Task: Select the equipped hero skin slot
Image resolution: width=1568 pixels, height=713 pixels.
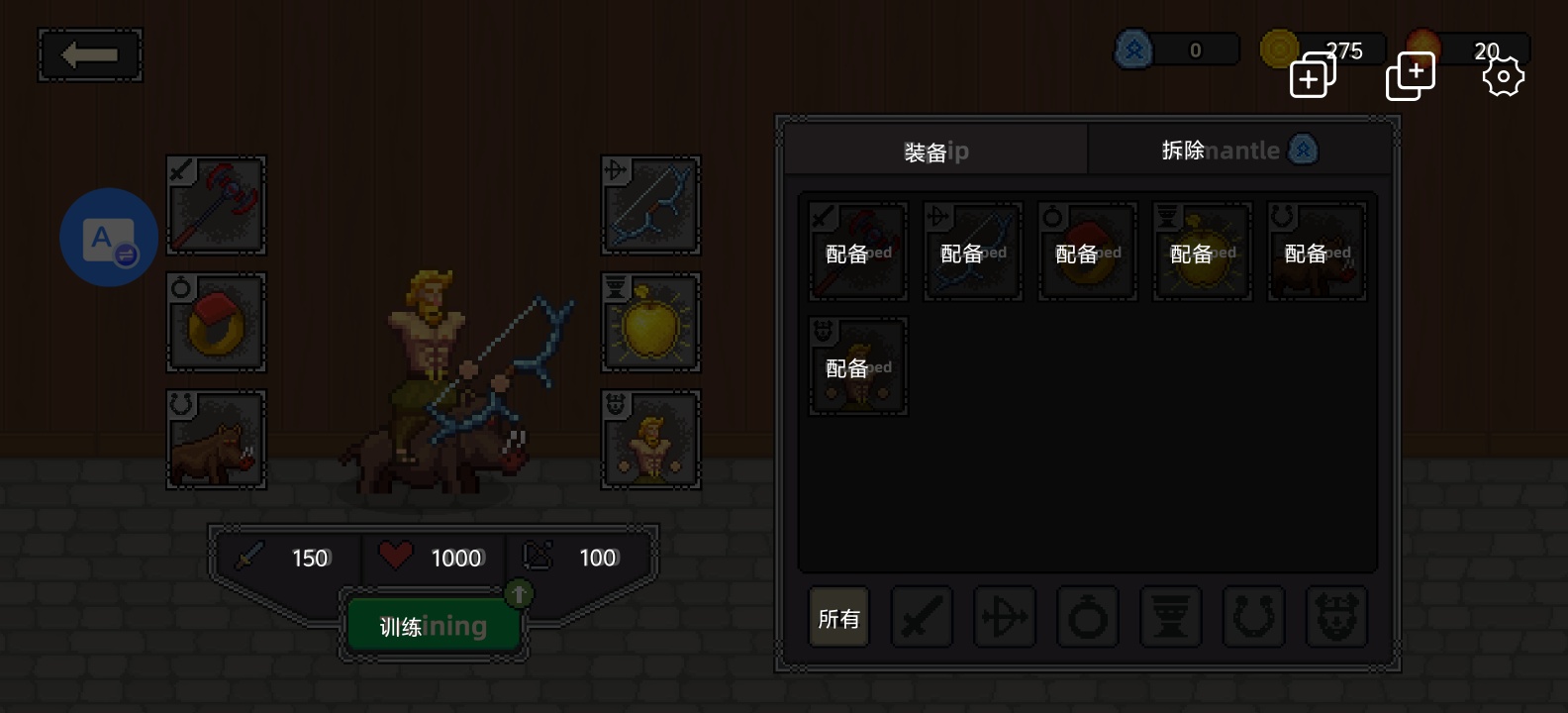Action: (651, 440)
